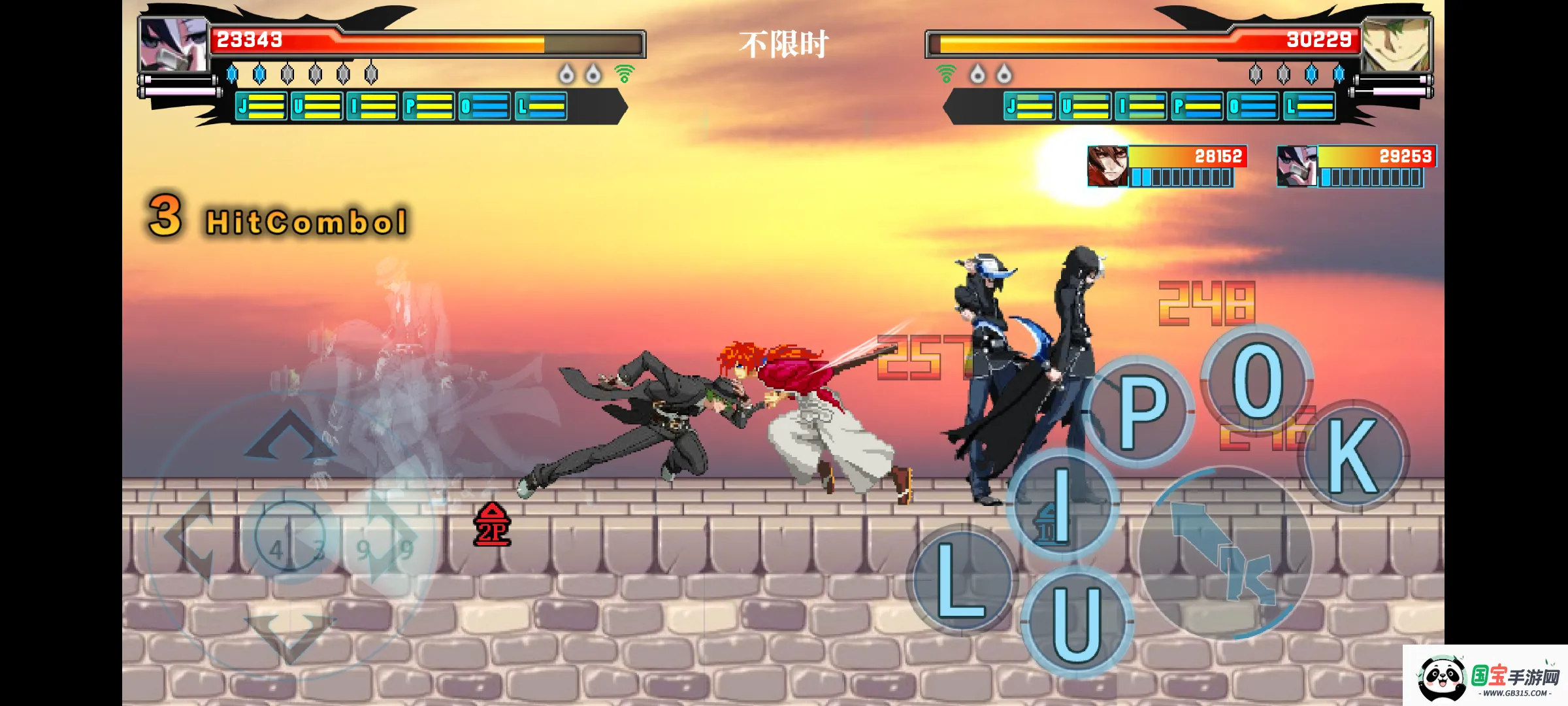Tap the d-pad down arrow
The height and width of the screenshot is (706, 1568).
point(289,634)
